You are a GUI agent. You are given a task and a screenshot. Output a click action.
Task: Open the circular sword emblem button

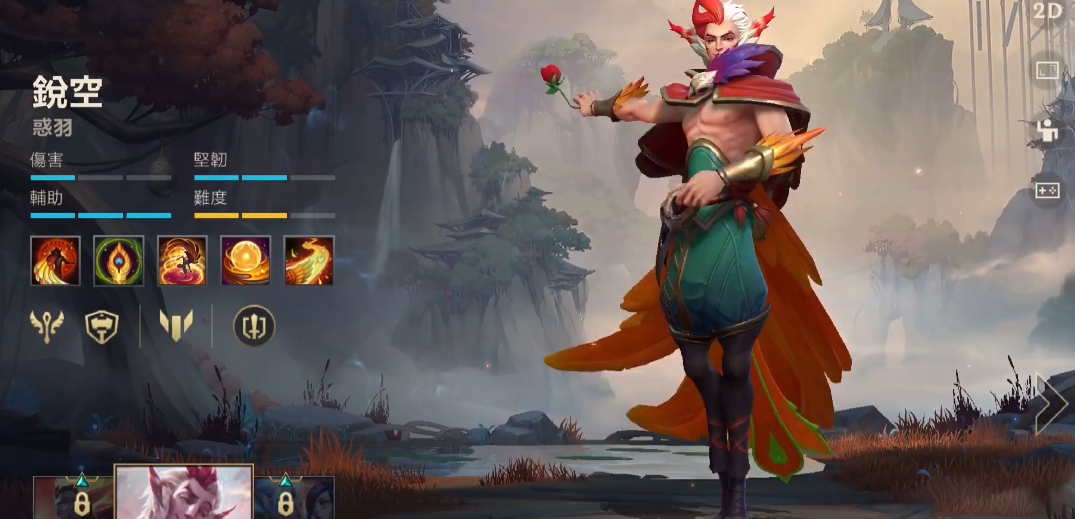pos(254,326)
